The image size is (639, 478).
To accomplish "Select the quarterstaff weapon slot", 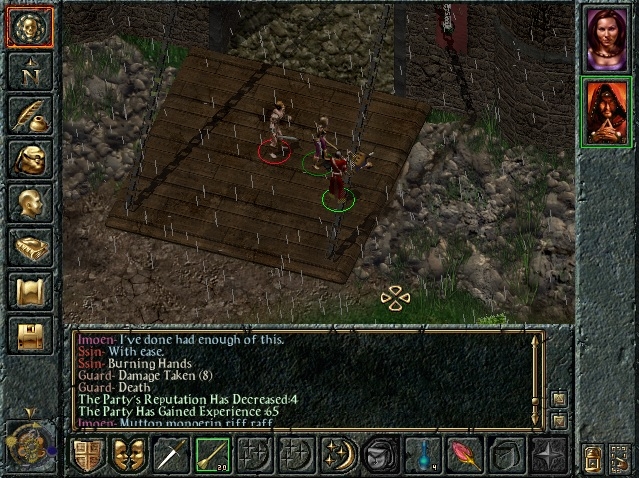I will (213, 456).
